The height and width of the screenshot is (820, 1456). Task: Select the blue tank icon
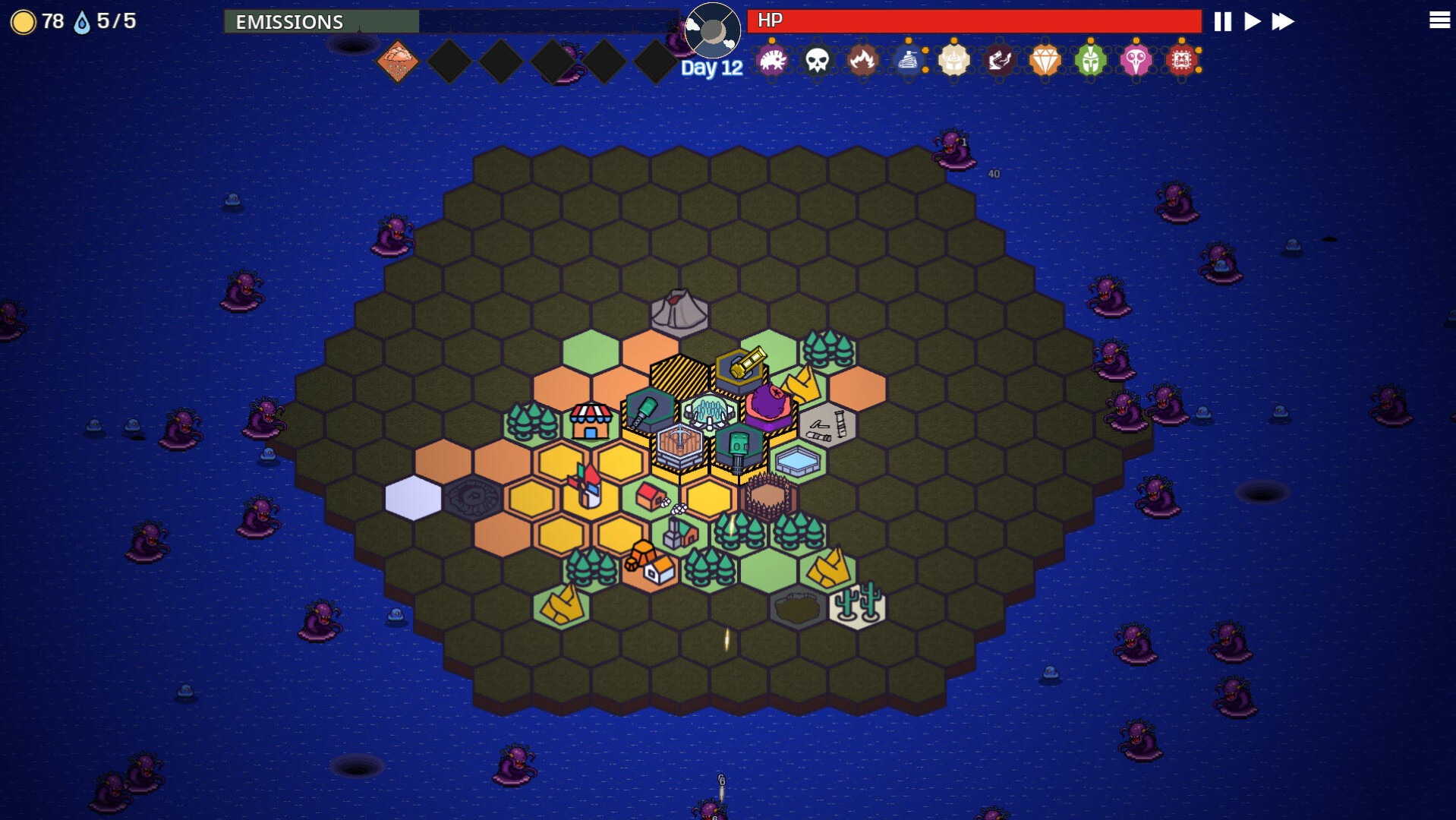pyautogui.click(x=909, y=61)
